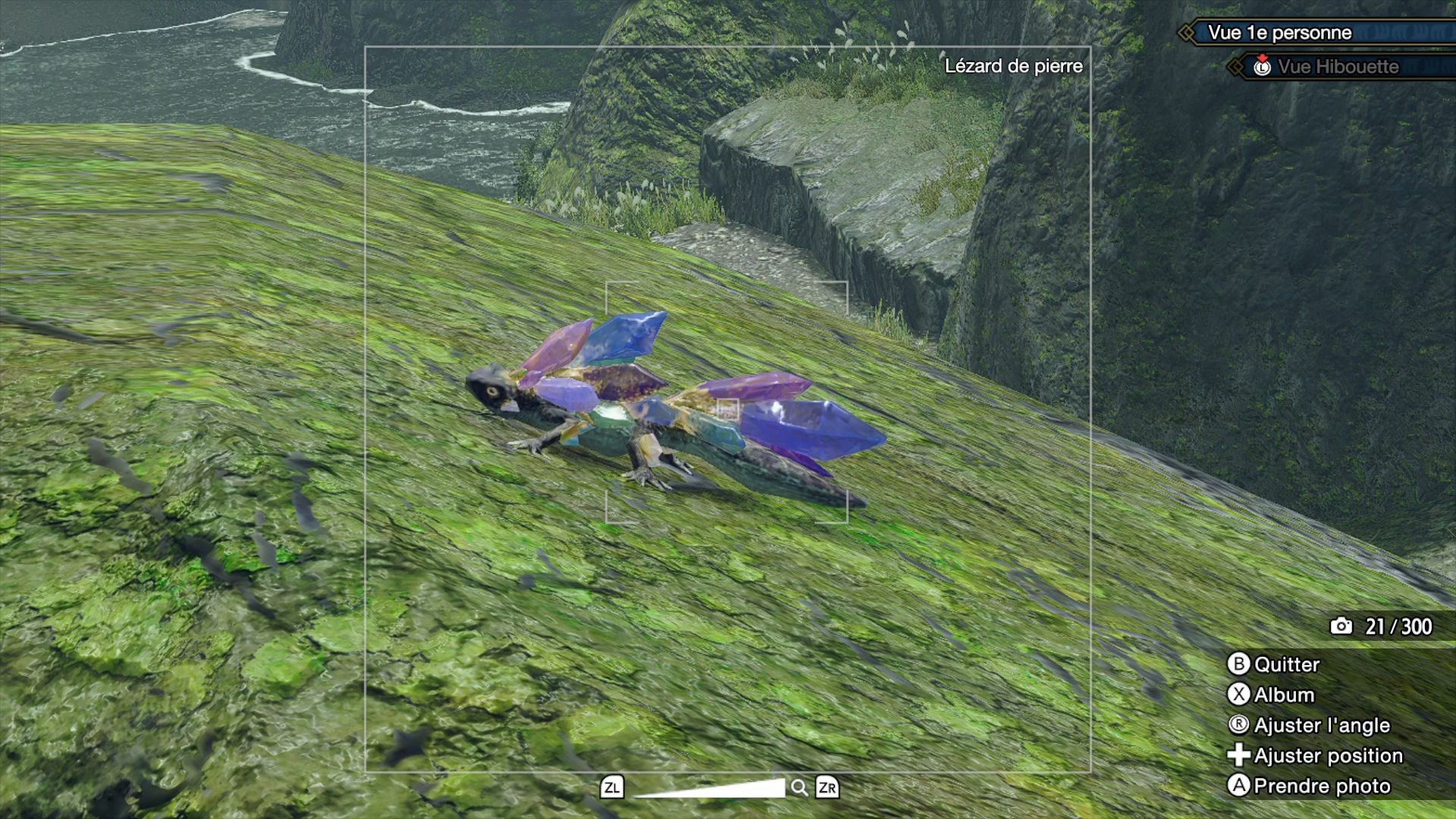Screen dimensions: 1456x819
Task: Click the ZL badge on the zoom control
Action: coord(613,788)
